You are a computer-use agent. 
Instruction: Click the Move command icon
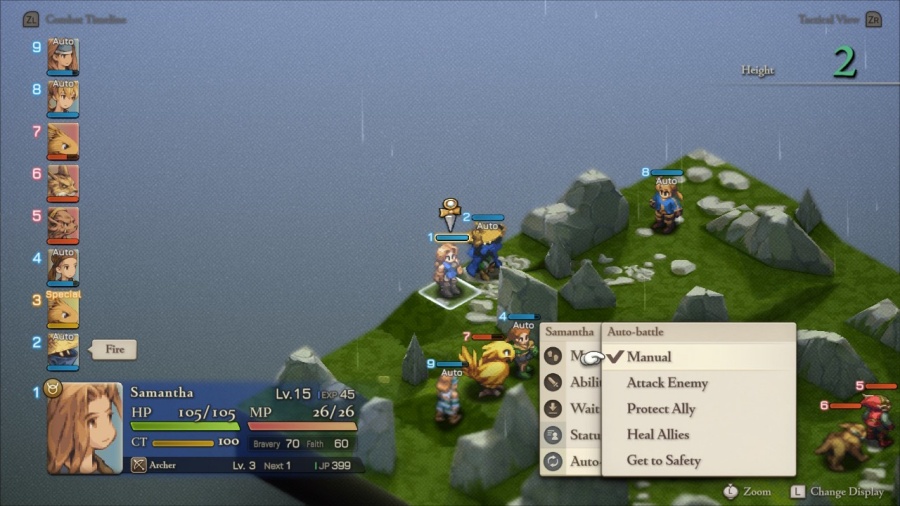click(x=554, y=356)
